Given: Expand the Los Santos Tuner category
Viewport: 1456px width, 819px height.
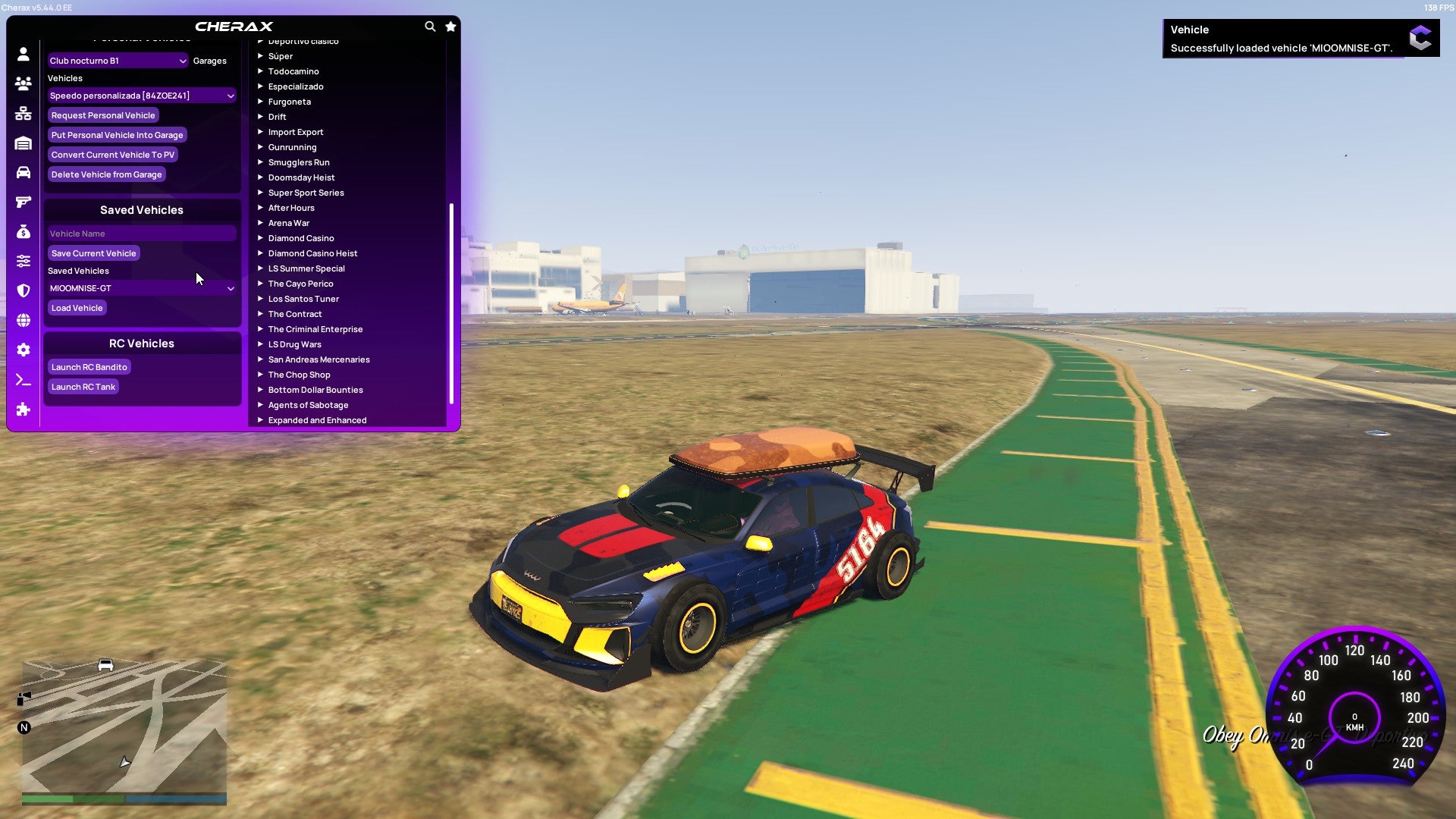Looking at the screenshot, I should click(x=303, y=298).
